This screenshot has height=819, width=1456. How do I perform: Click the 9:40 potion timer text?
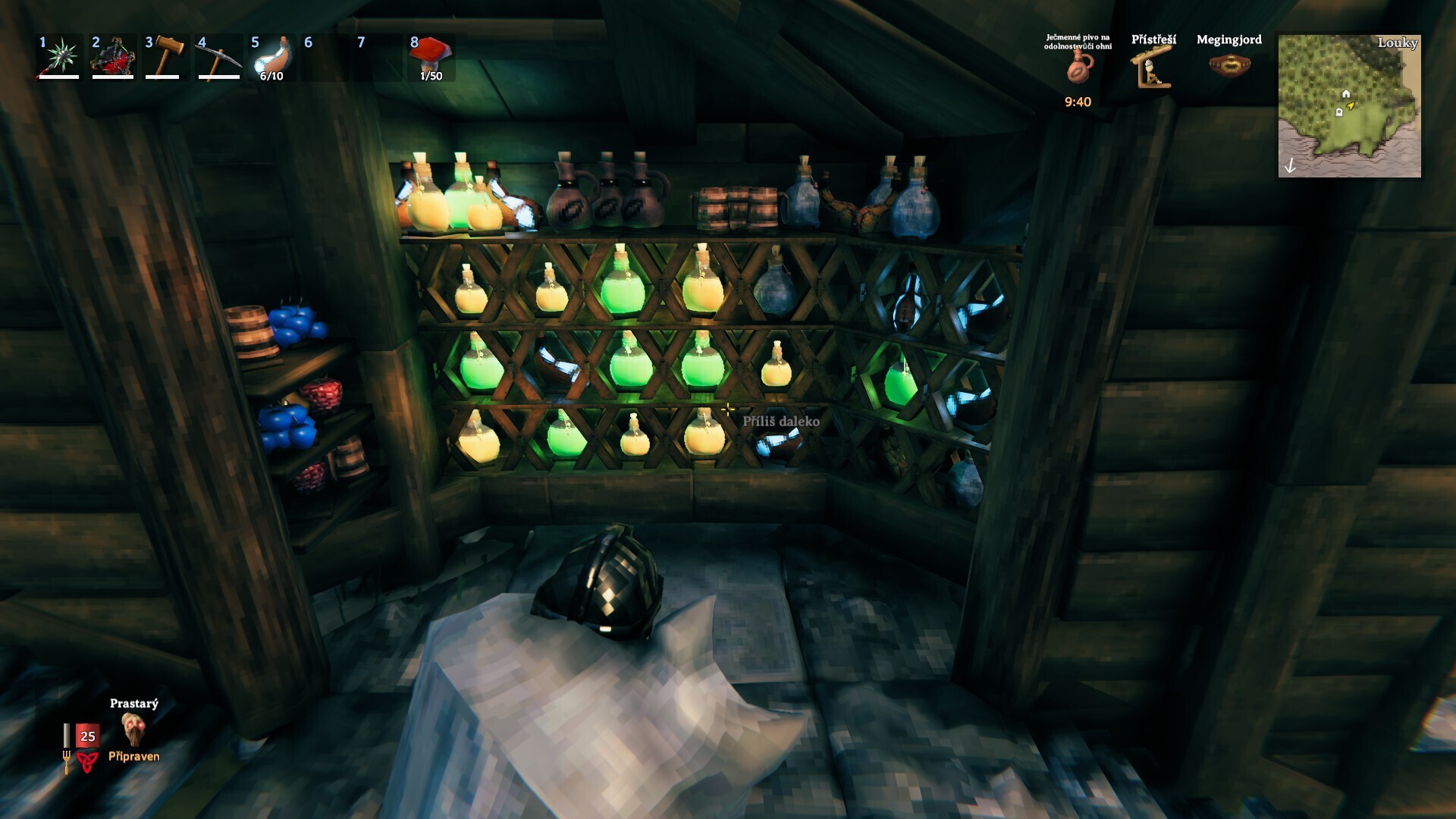click(1076, 101)
